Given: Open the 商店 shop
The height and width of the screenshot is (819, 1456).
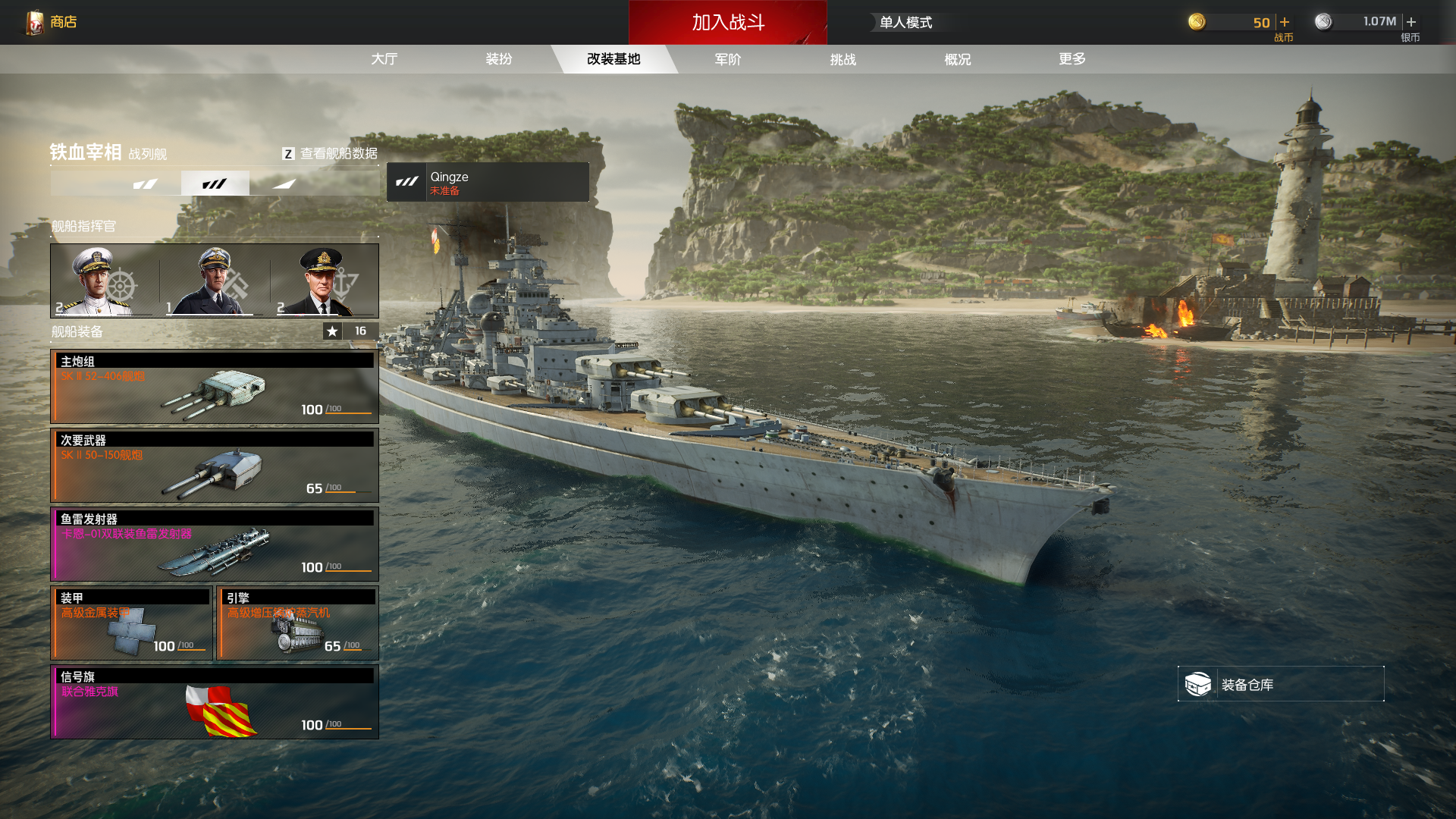Looking at the screenshot, I should (52, 22).
